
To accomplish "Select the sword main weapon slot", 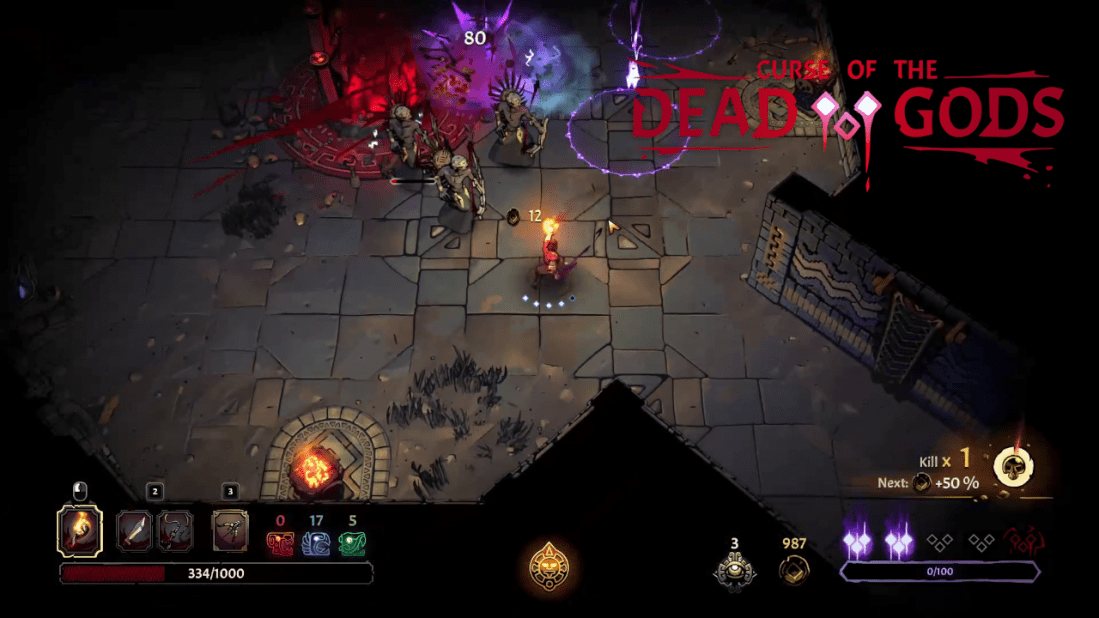I will pyautogui.click(x=135, y=531).
